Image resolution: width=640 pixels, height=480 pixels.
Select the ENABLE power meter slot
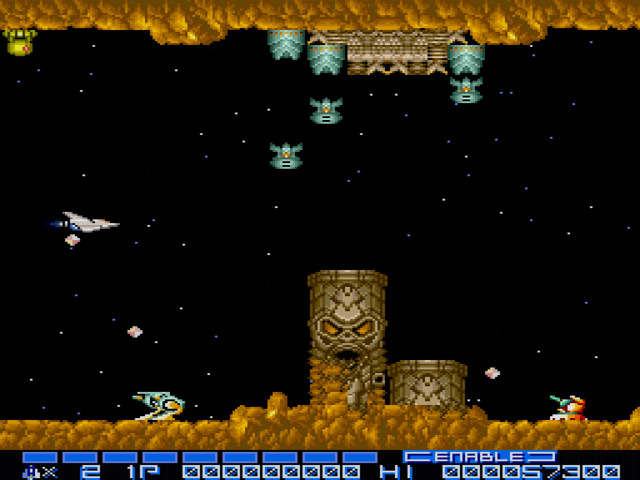click(x=480, y=457)
